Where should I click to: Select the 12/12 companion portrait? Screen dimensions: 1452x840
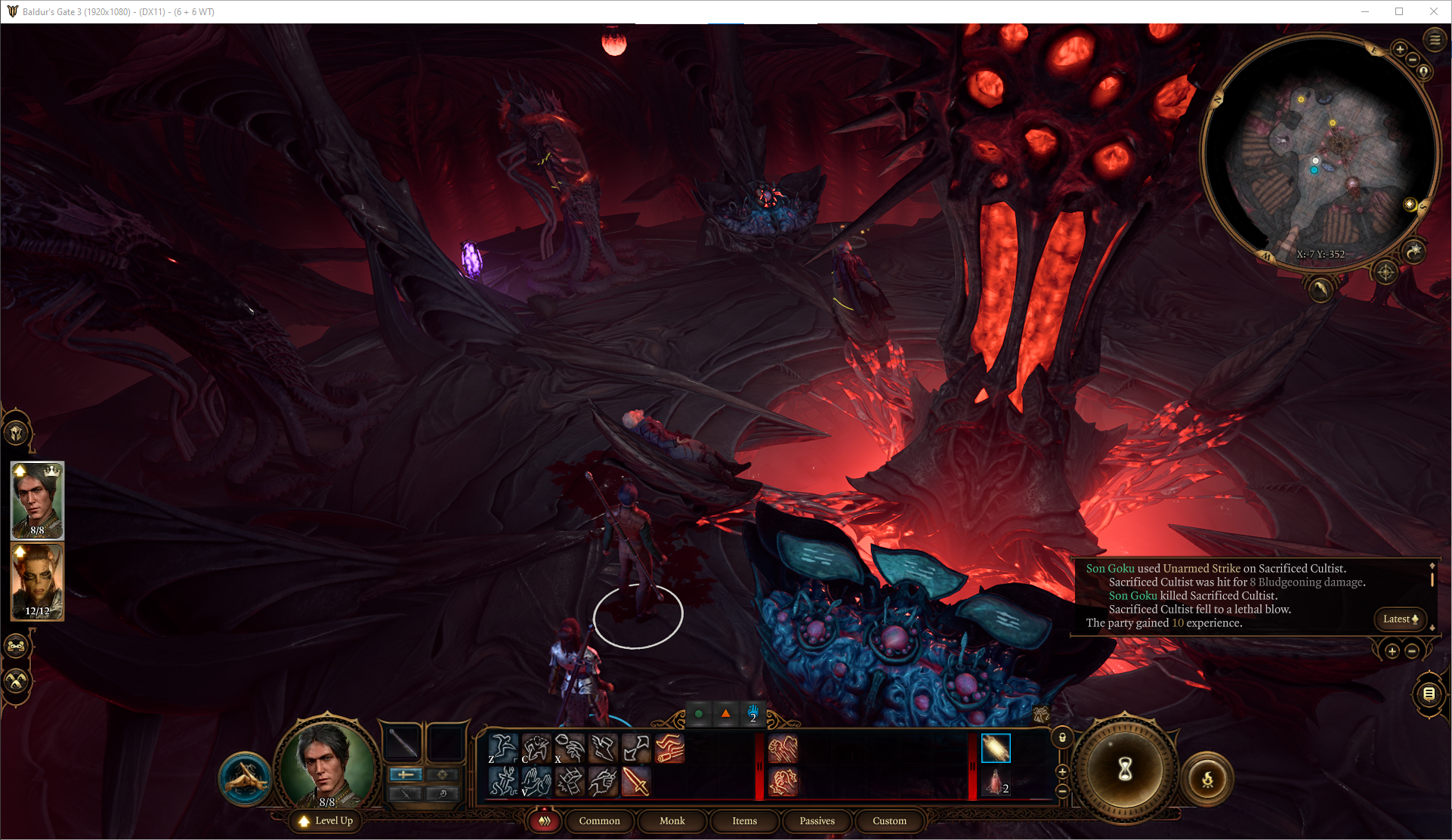click(37, 582)
